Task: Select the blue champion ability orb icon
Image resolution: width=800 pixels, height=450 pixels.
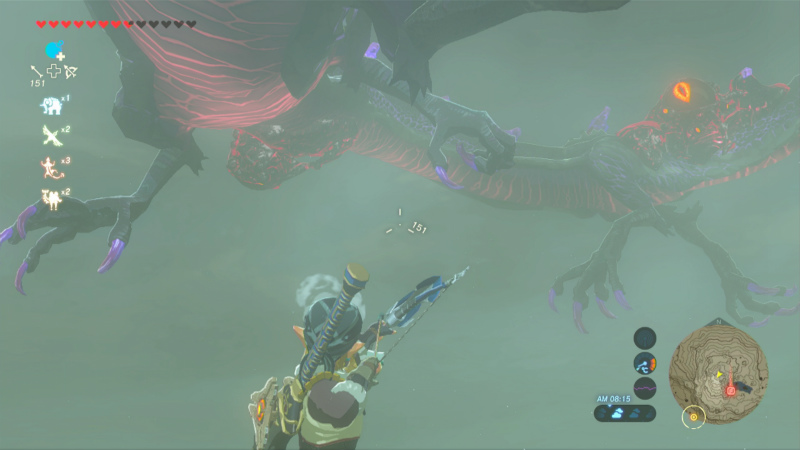Action: point(54,50)
